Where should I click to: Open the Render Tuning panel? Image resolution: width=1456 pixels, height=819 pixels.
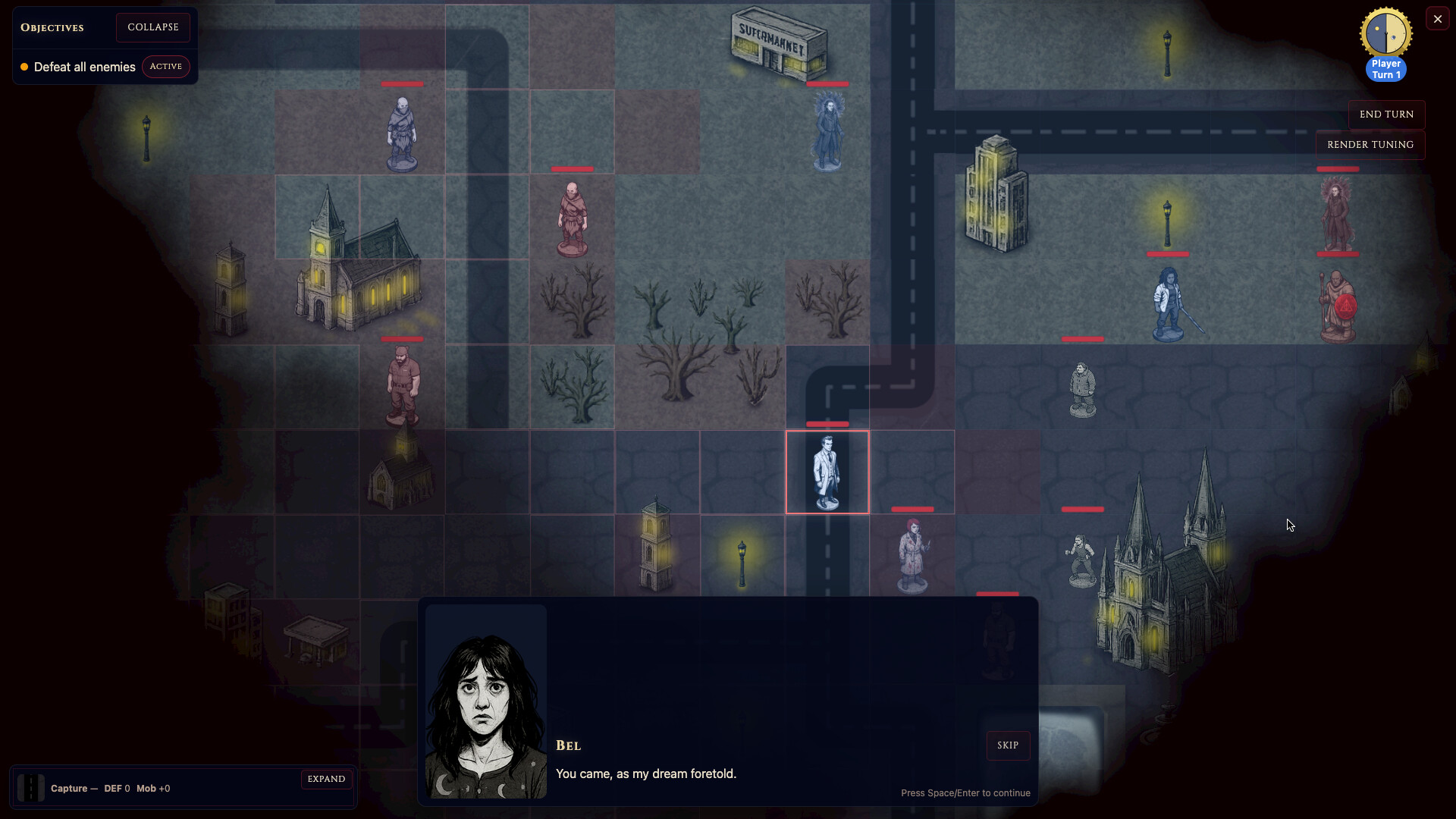coord(1370,145)
